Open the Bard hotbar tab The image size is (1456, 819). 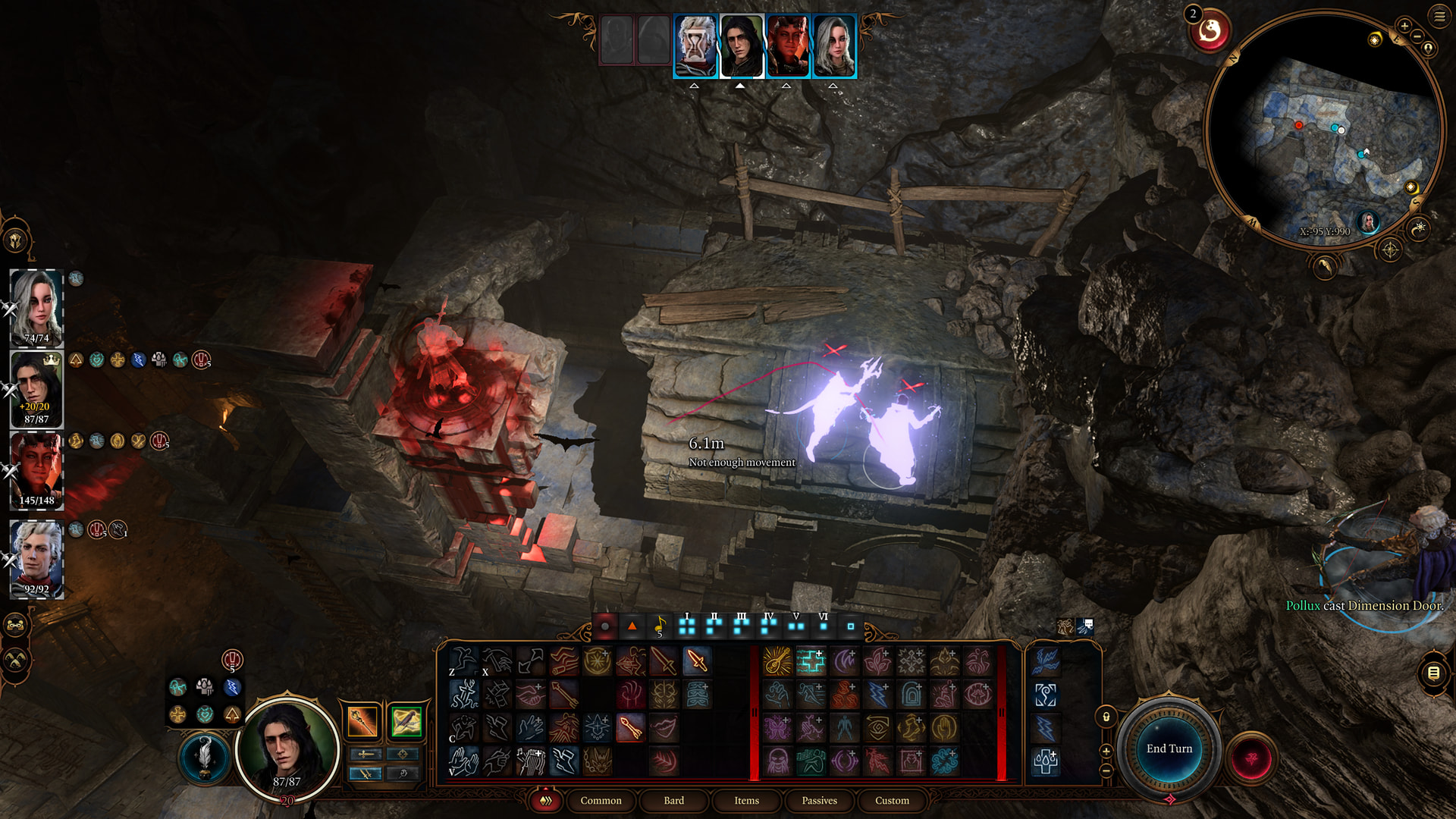pos(673,801)
